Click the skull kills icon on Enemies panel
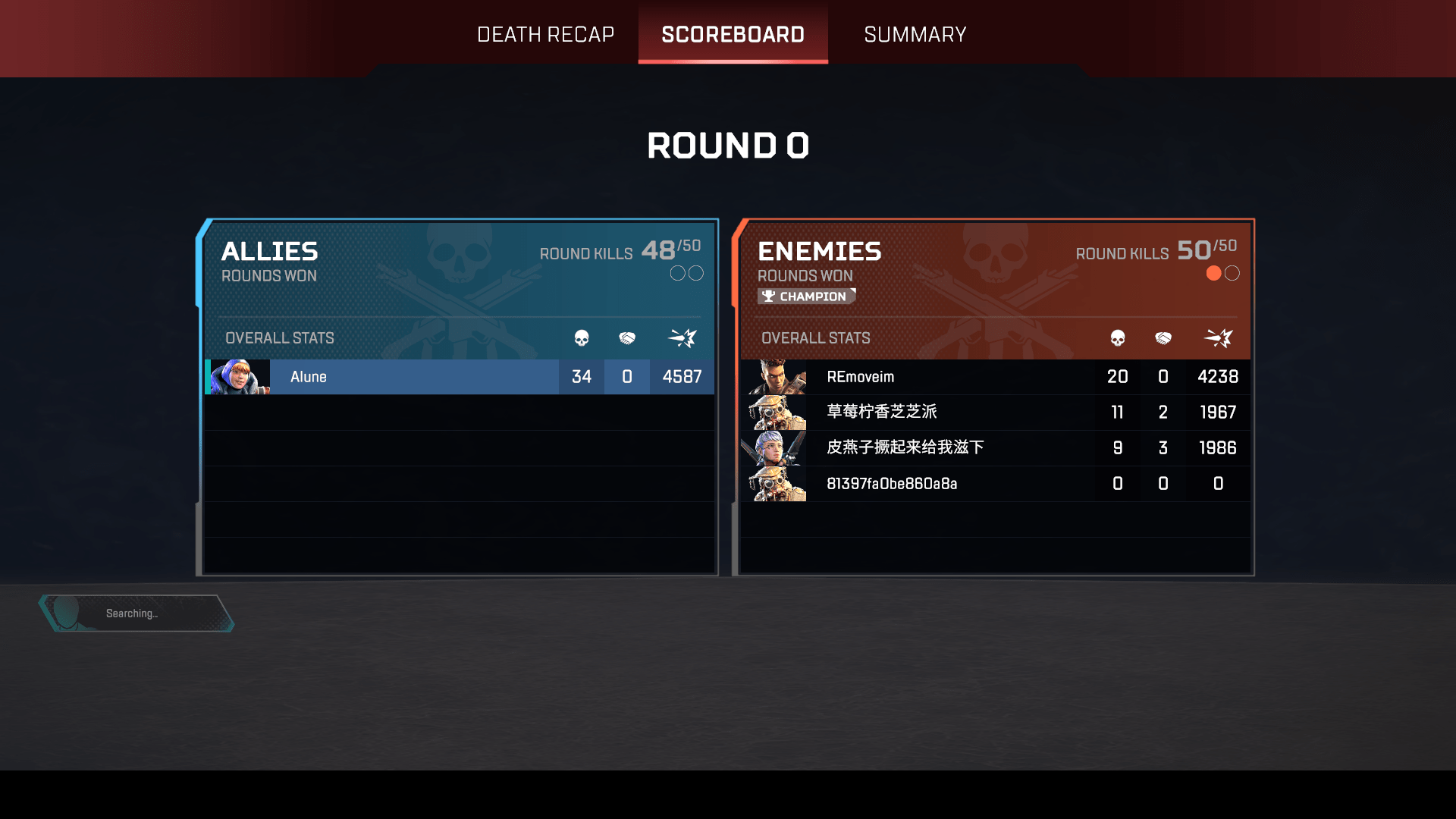The height and width of the screenshot is (819, 1456). coord(1117,339)
